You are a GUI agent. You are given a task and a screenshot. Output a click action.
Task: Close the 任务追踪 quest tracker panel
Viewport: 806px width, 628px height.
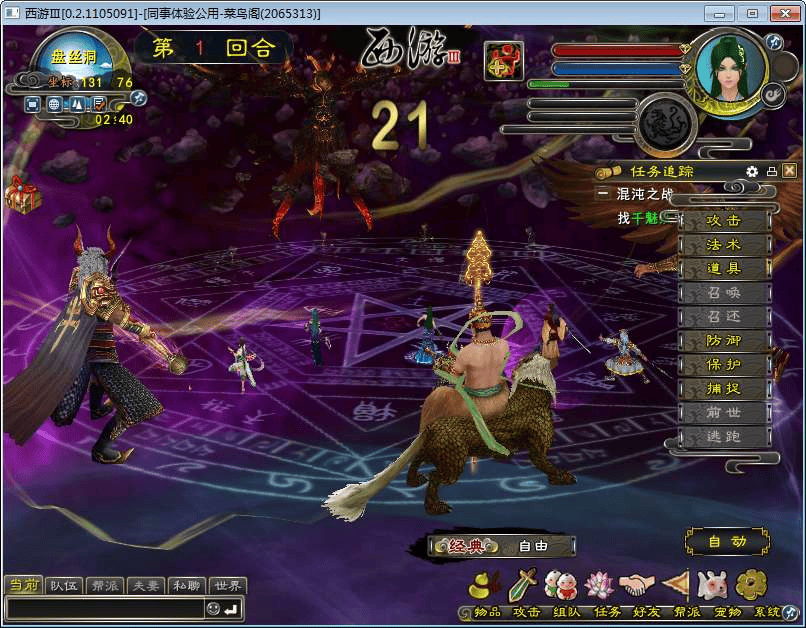(x=790, y=171)
